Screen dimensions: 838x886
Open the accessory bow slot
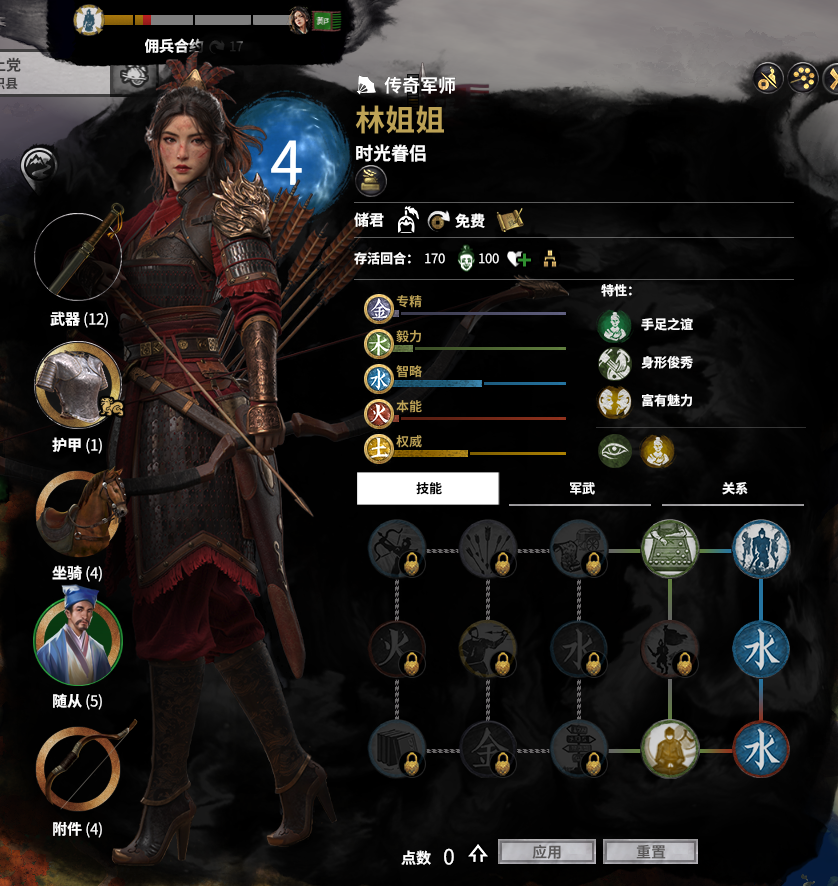pyautogui.click(x=78, y=767)
